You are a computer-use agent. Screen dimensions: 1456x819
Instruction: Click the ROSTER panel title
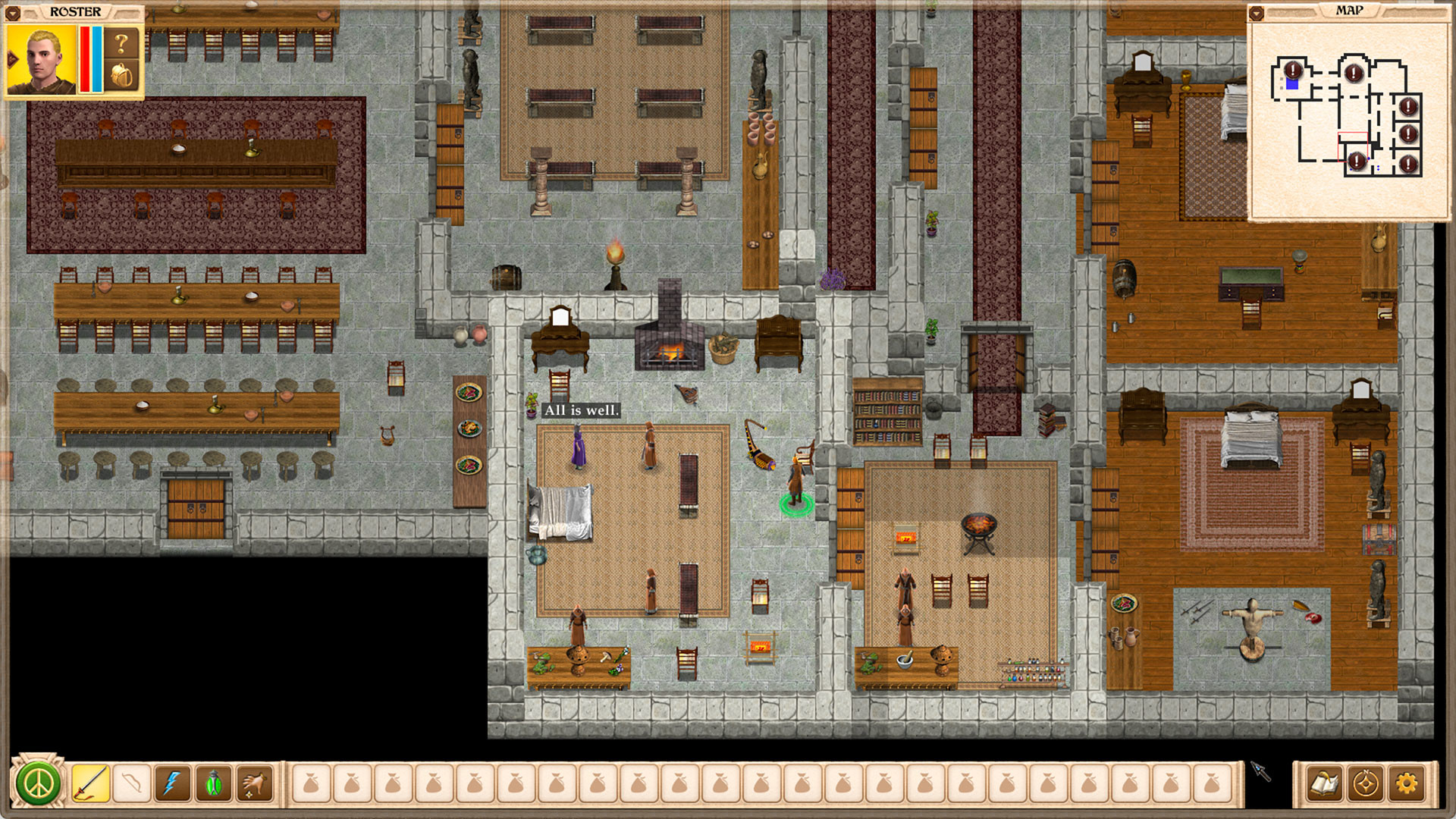click(x=76, y=11)
